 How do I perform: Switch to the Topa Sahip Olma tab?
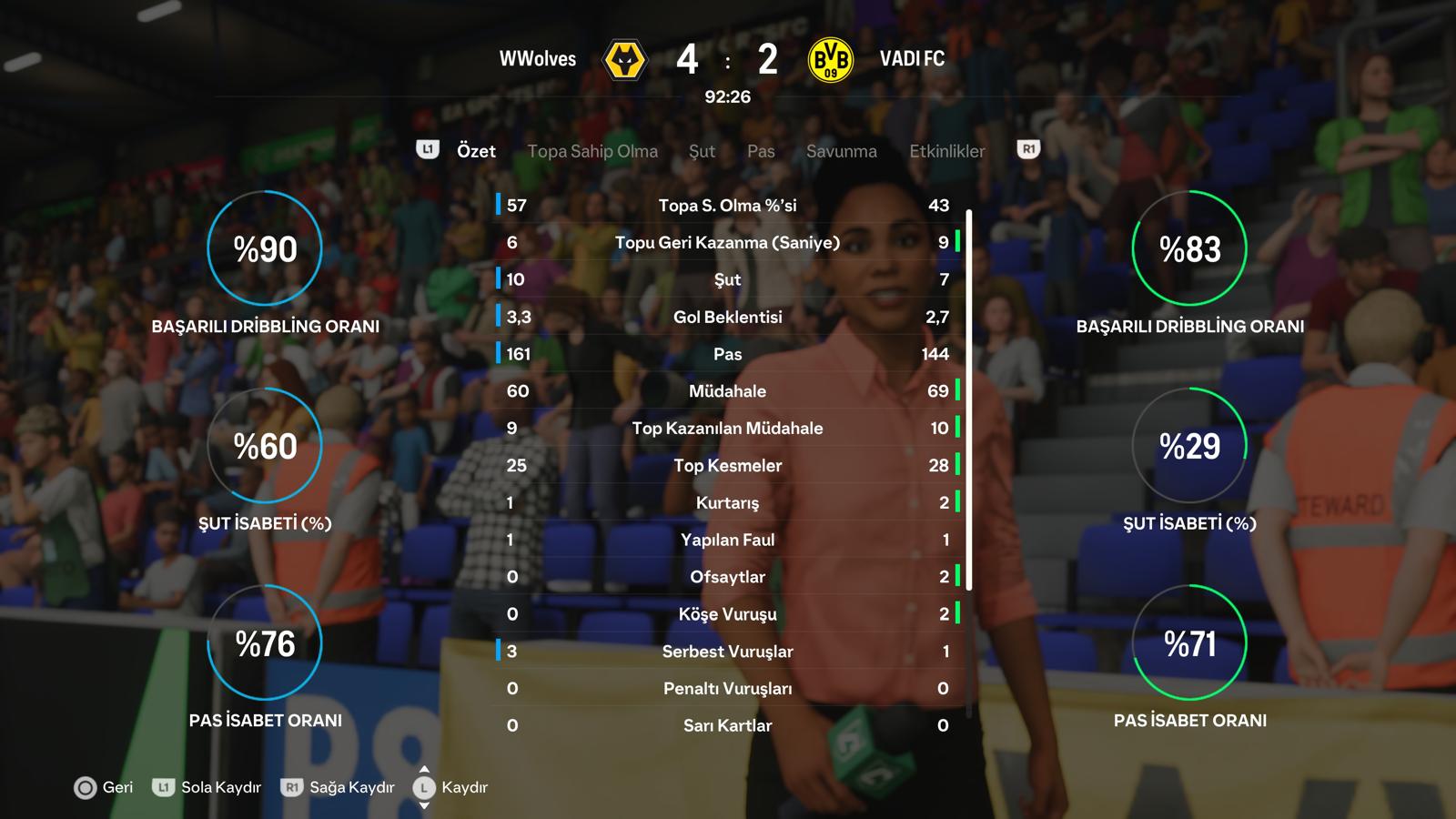point(592,151)
